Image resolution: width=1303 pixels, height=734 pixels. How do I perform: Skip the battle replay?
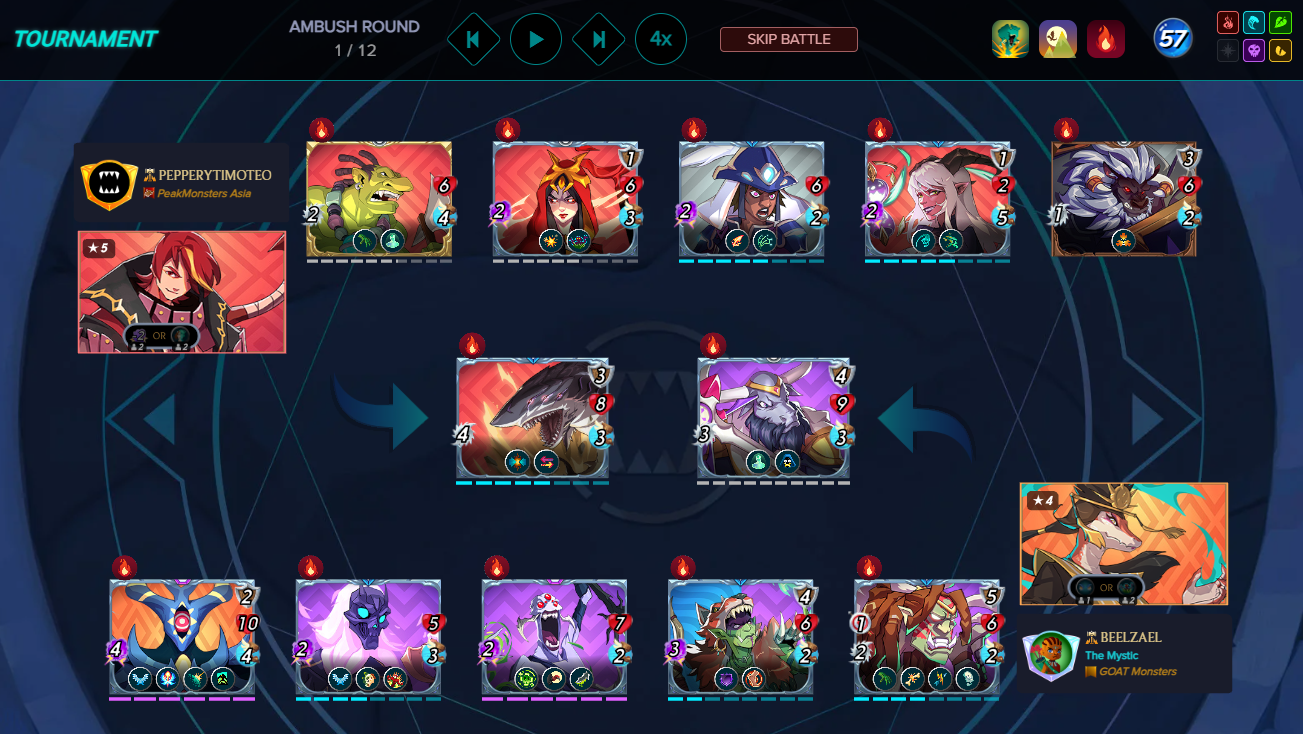tap(788, 39)
